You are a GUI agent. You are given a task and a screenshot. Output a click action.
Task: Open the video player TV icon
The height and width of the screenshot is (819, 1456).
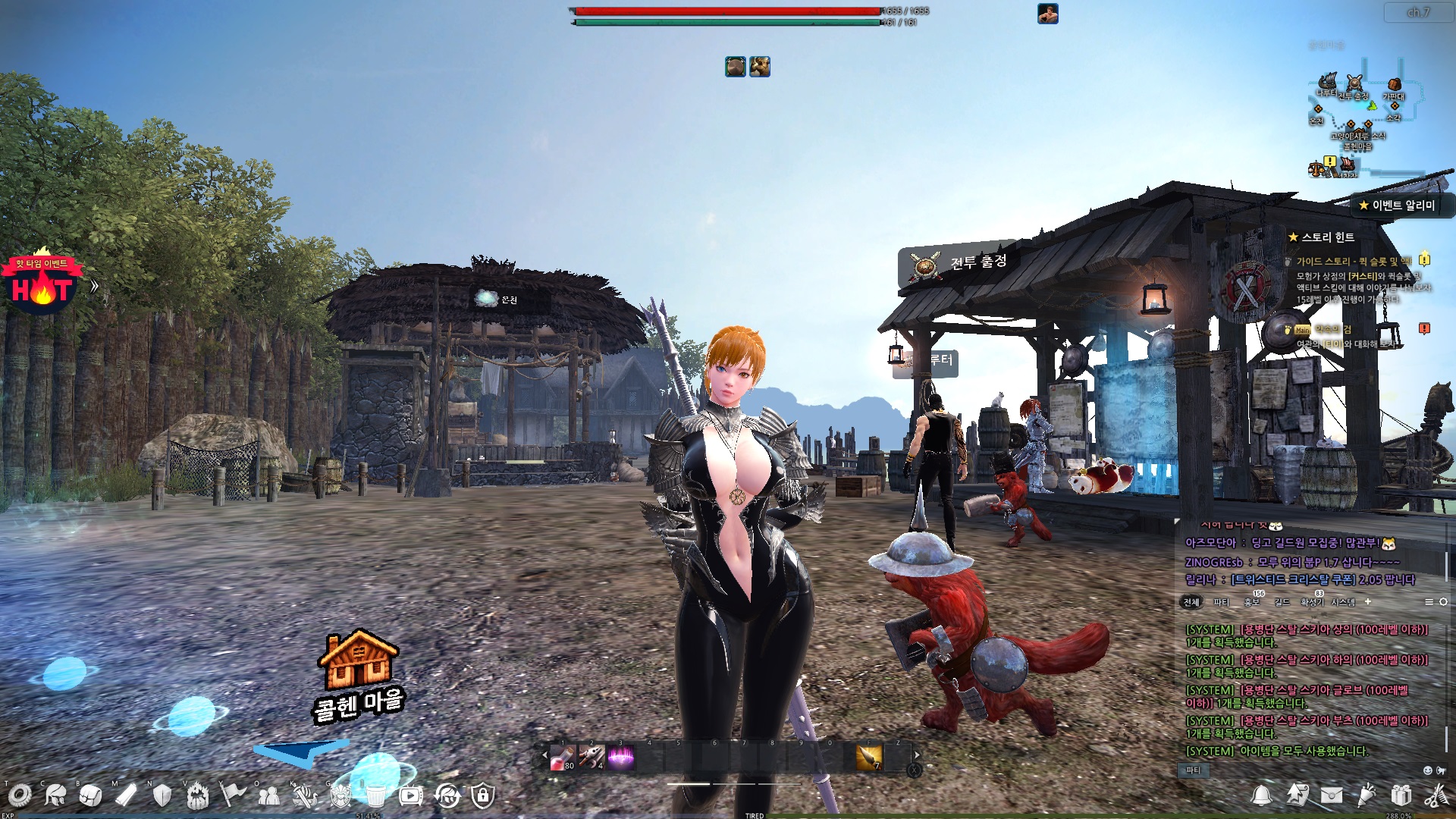411,795
